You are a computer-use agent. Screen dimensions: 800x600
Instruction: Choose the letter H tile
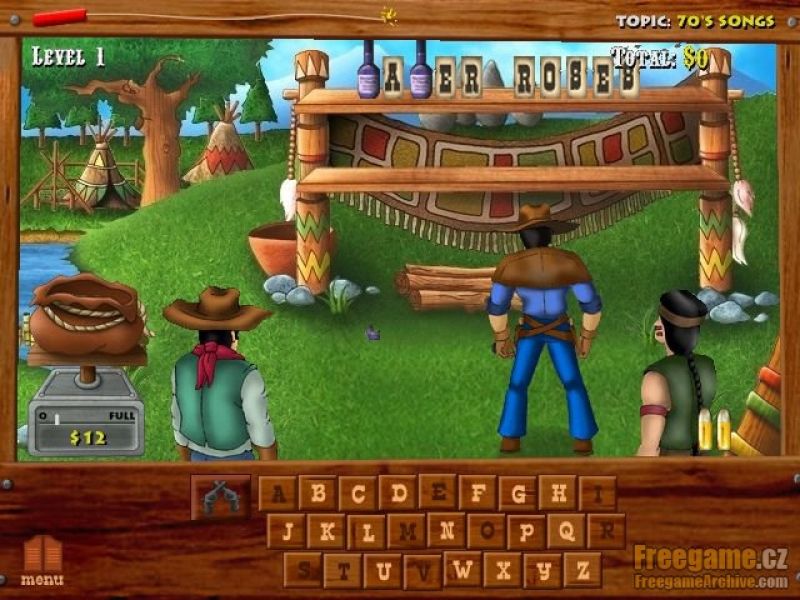click(x=558, y=492)
